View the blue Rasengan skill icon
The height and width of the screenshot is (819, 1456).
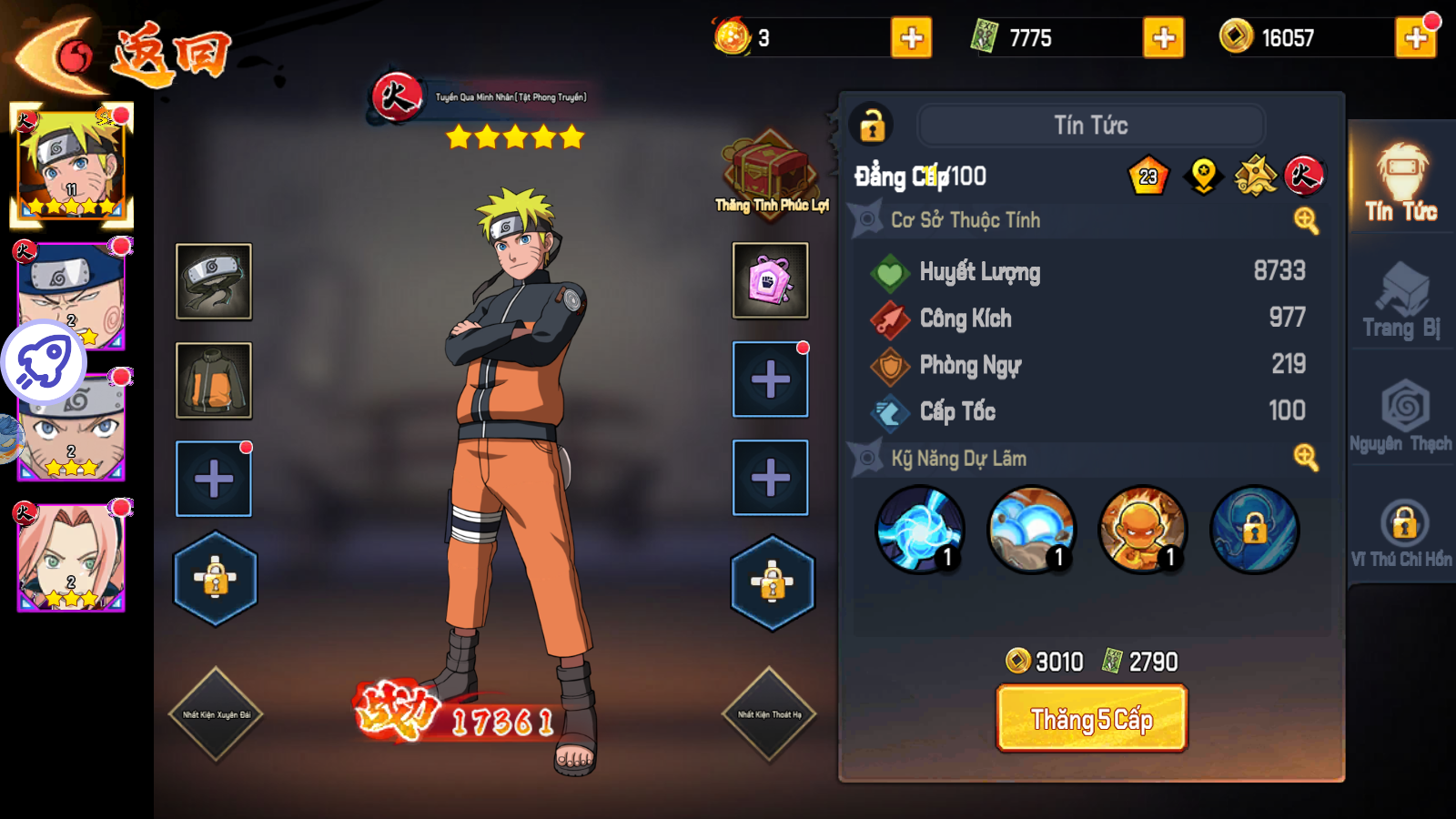pyautogui.click(x=920, y=530)
